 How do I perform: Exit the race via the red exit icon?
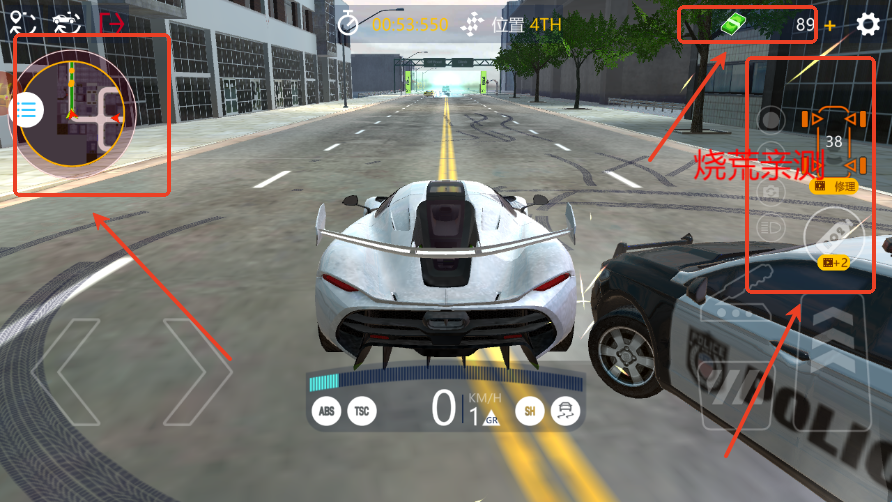pyautogui.click(x=111, y=22)
